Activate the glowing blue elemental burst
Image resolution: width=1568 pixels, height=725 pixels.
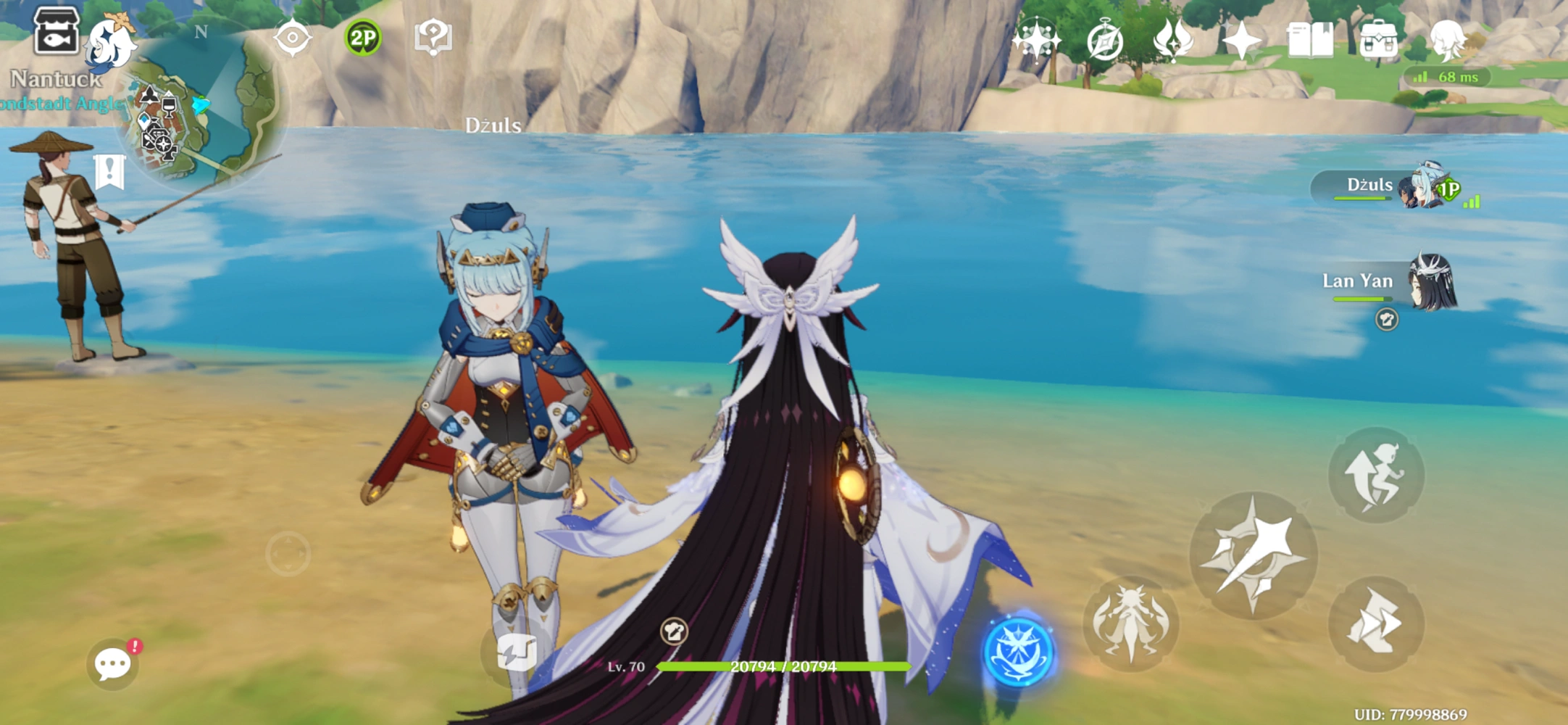(x=1018, y=650)
